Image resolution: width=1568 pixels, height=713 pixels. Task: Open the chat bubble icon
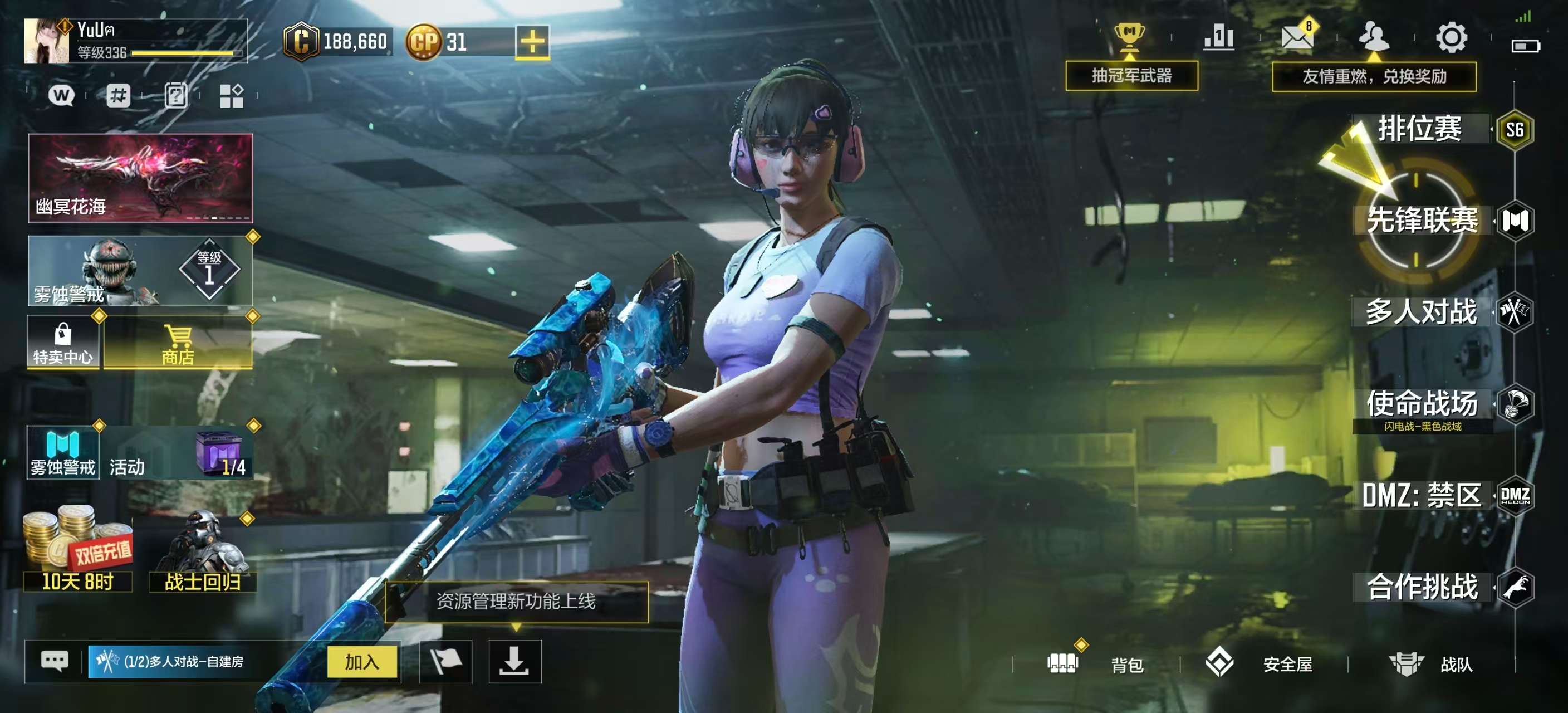coord(54,661)
